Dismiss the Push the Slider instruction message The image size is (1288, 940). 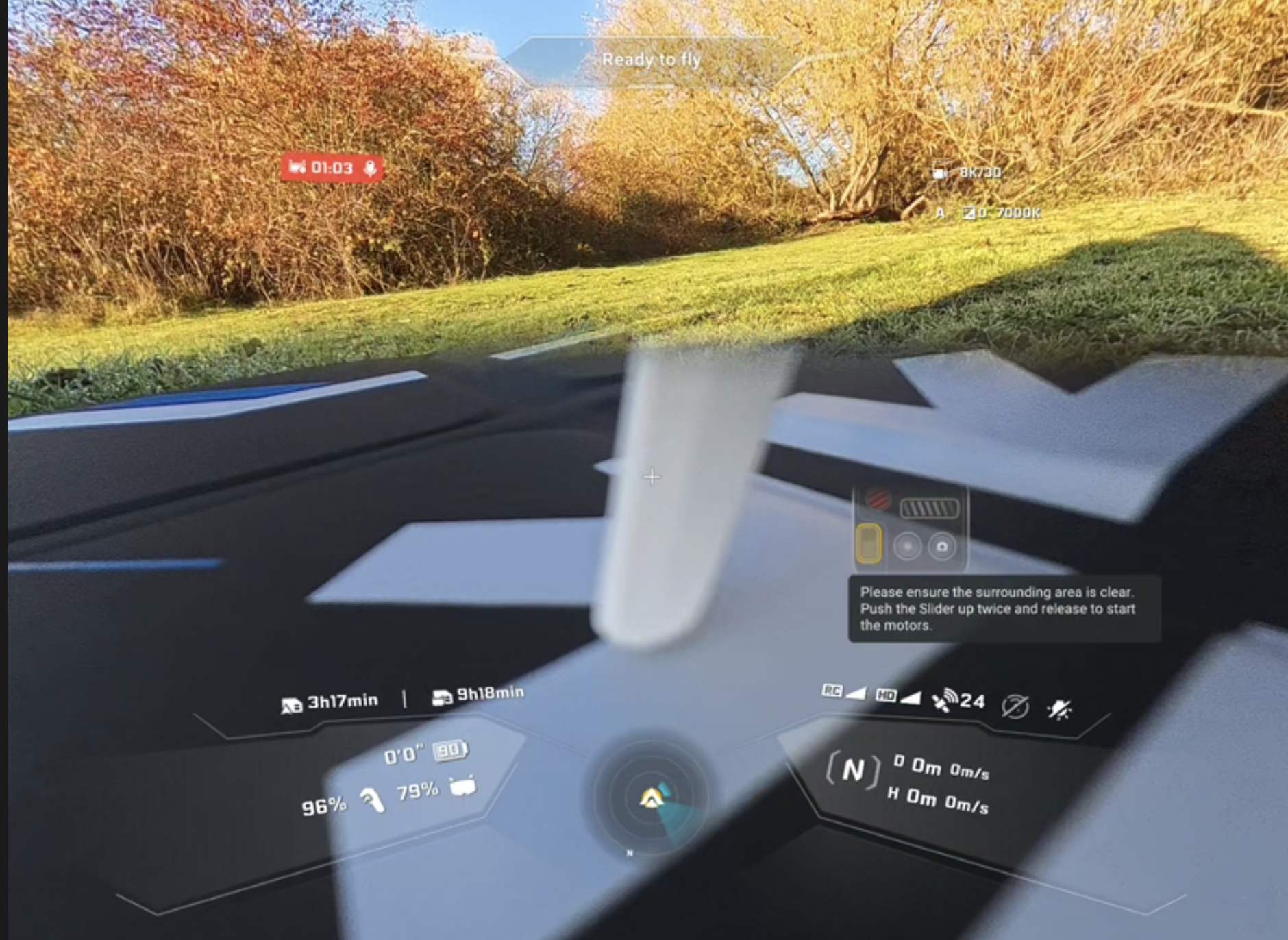(1004, 610)
